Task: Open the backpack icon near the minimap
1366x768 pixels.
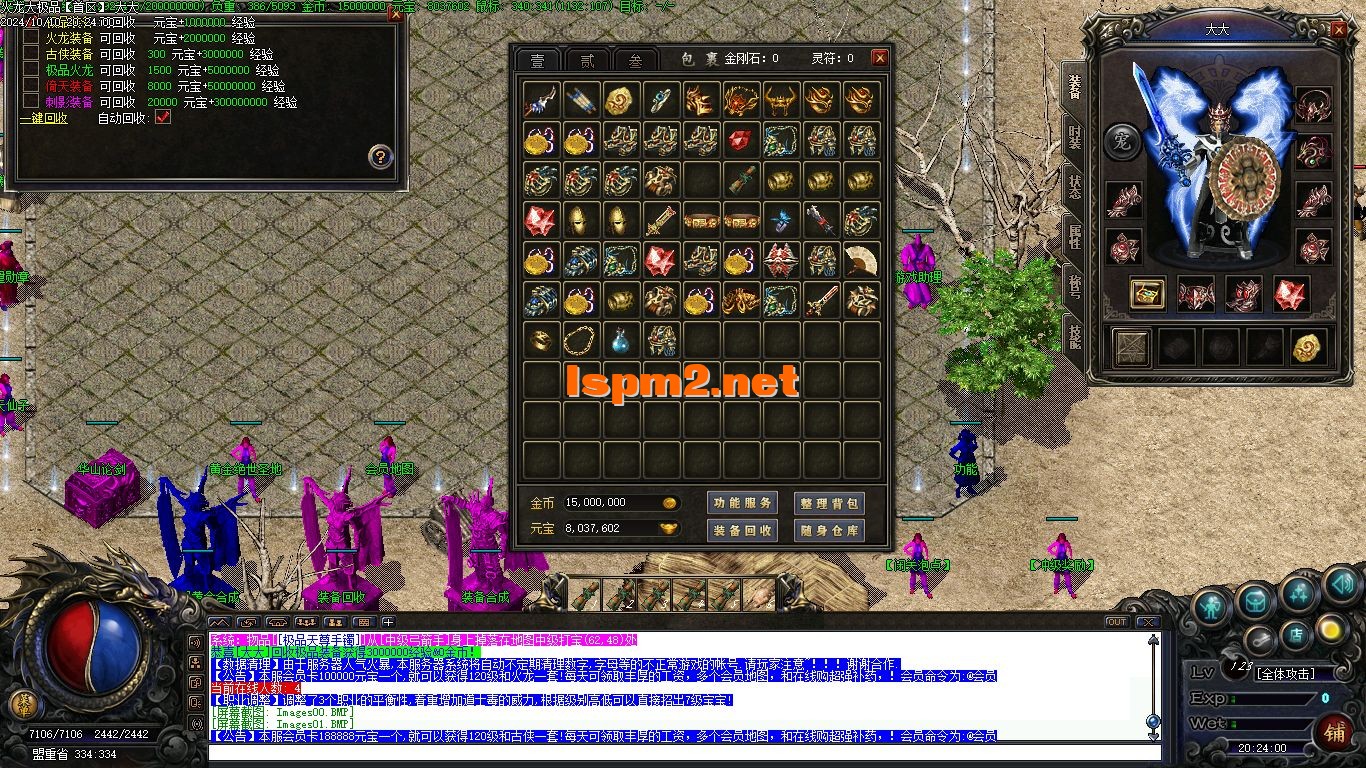Action: point(1254,603)
